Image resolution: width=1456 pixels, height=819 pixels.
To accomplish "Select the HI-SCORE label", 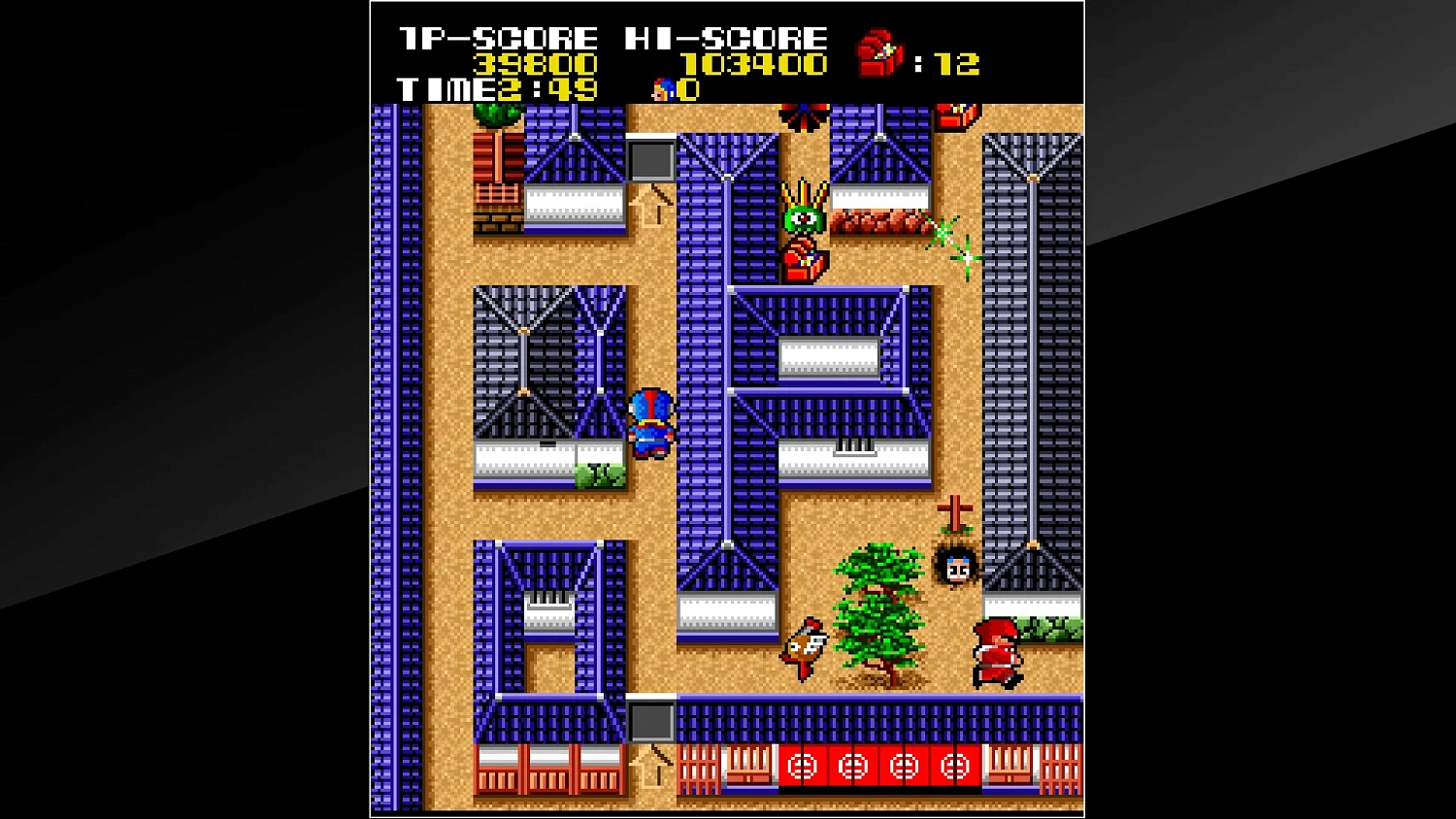I will coord(725,37).
